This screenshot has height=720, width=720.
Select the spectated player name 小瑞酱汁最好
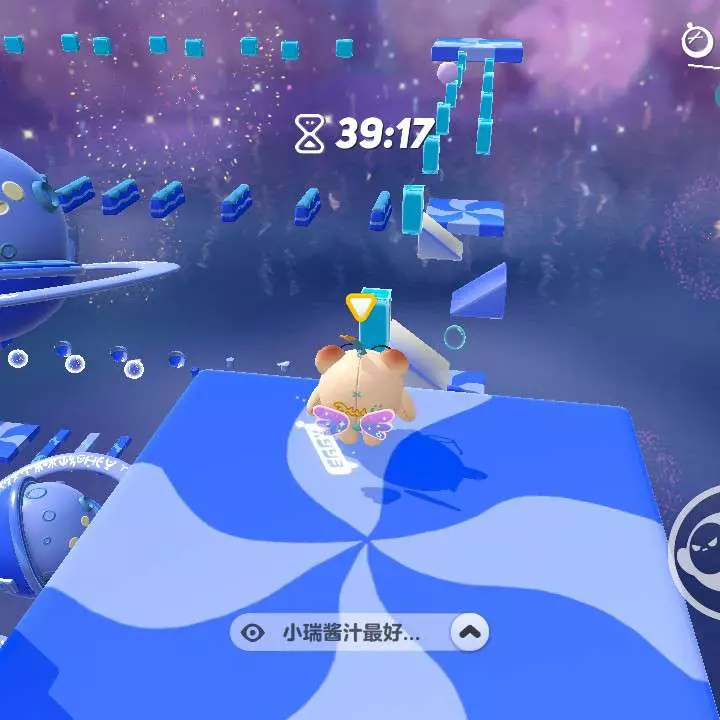point(350,632)
